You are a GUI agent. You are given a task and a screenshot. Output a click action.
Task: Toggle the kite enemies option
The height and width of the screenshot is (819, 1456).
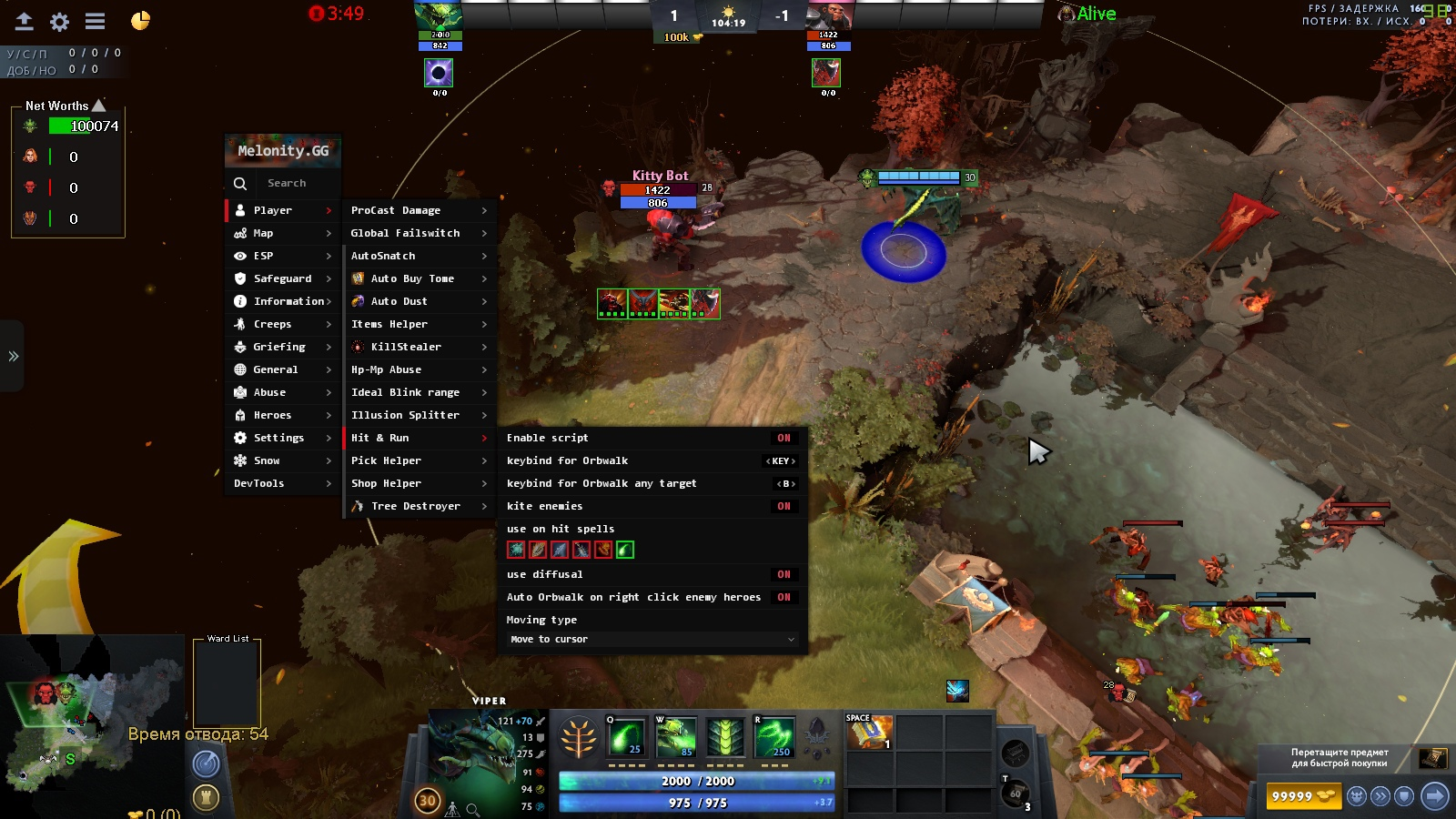point(784,506)
